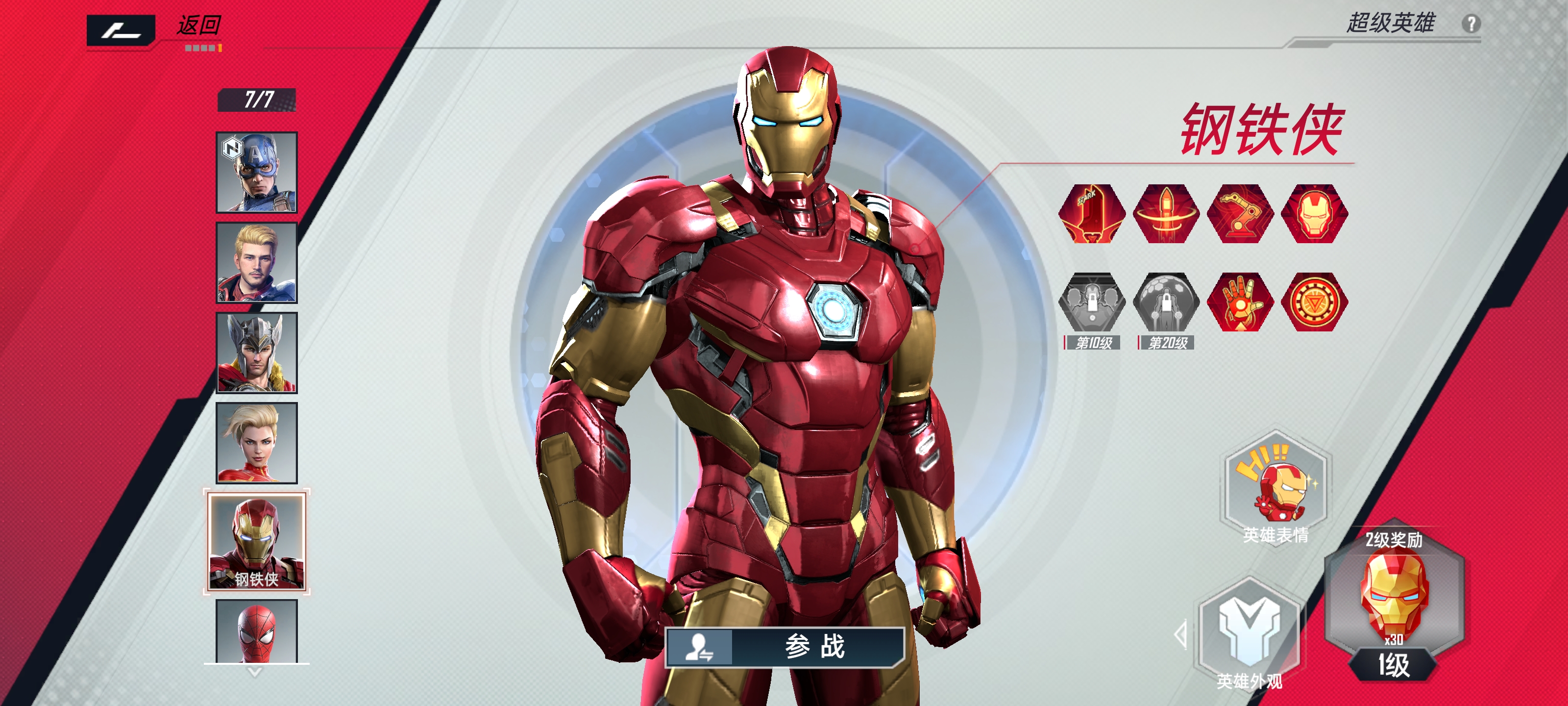Pick the Captain Marvel portrait
Image resolution: width=1568 pixels, height=706 pixels.
(257, 443)
